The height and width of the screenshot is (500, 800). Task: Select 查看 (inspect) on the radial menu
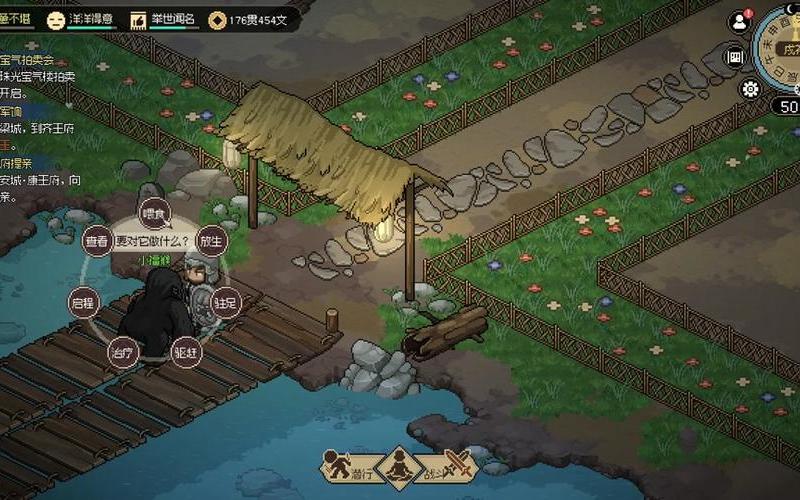pyautogui.click(x=96, y=241)
